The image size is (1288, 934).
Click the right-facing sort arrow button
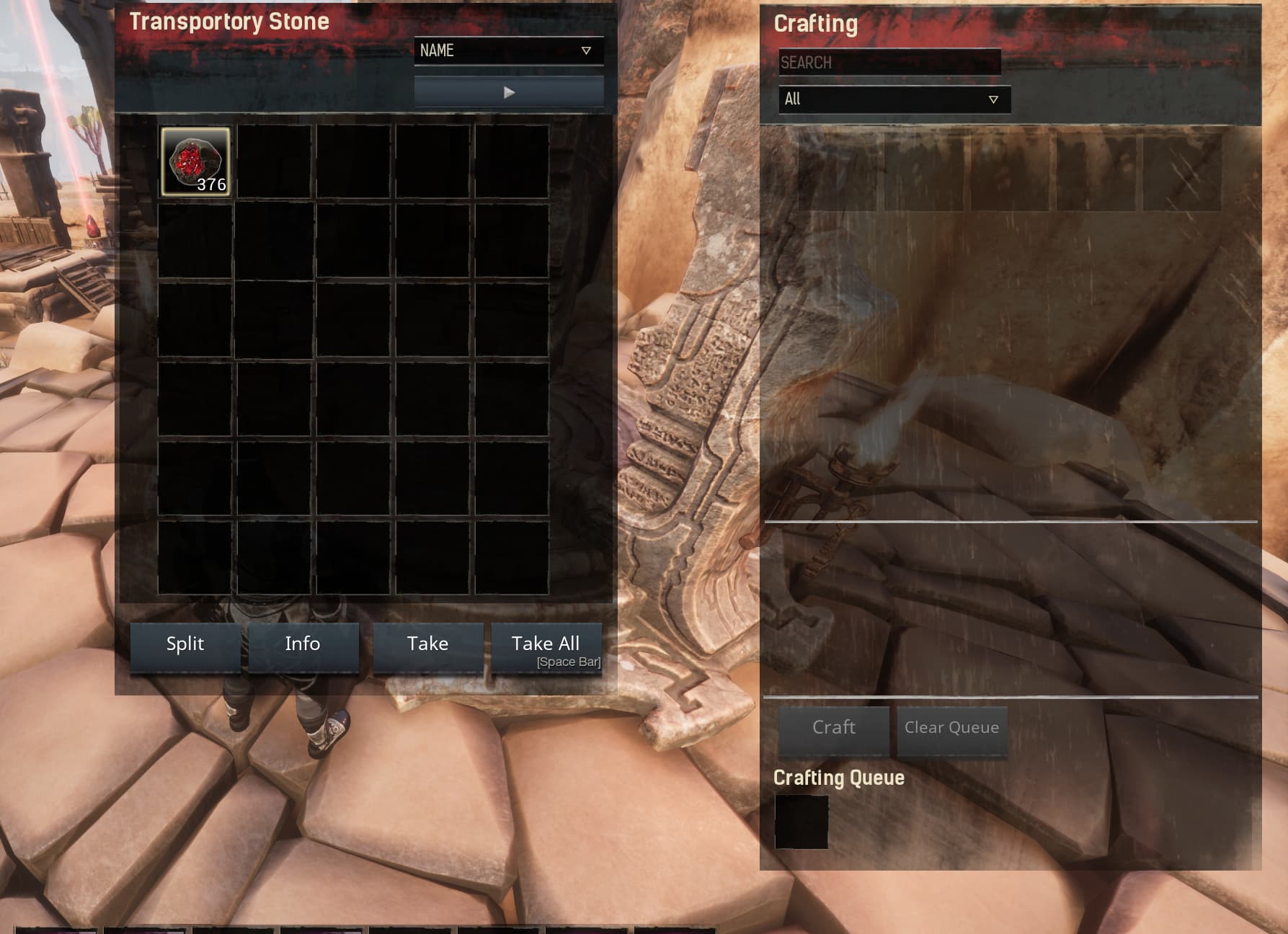[509, 92]
